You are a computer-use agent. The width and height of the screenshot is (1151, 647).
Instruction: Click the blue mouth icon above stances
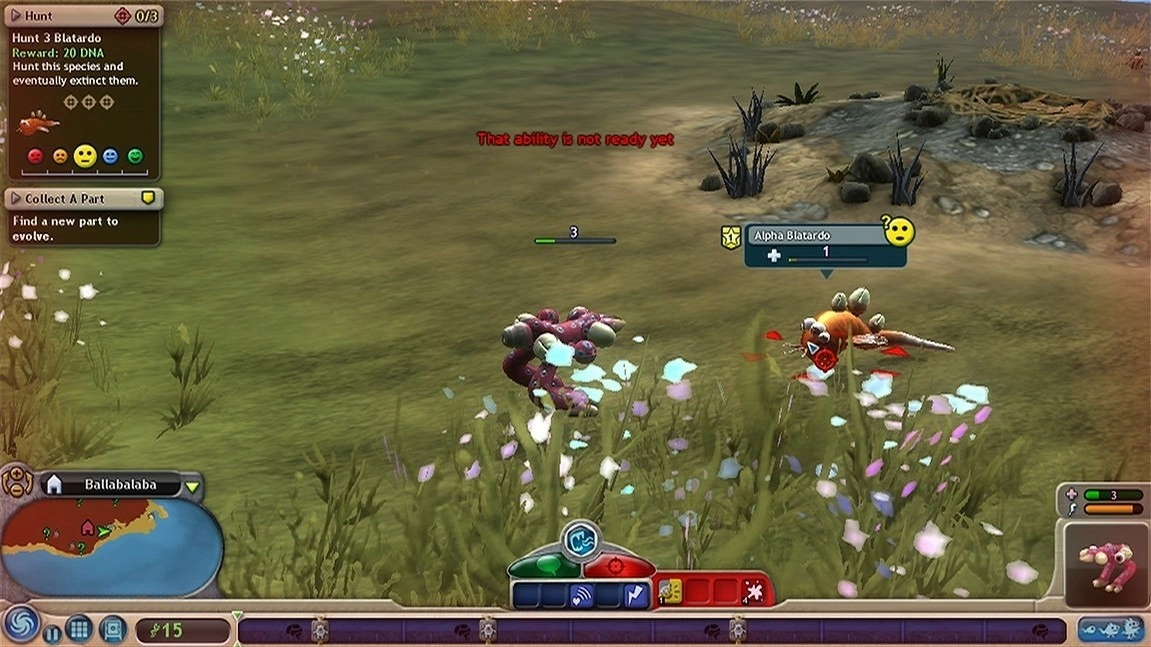pos(580,540)
